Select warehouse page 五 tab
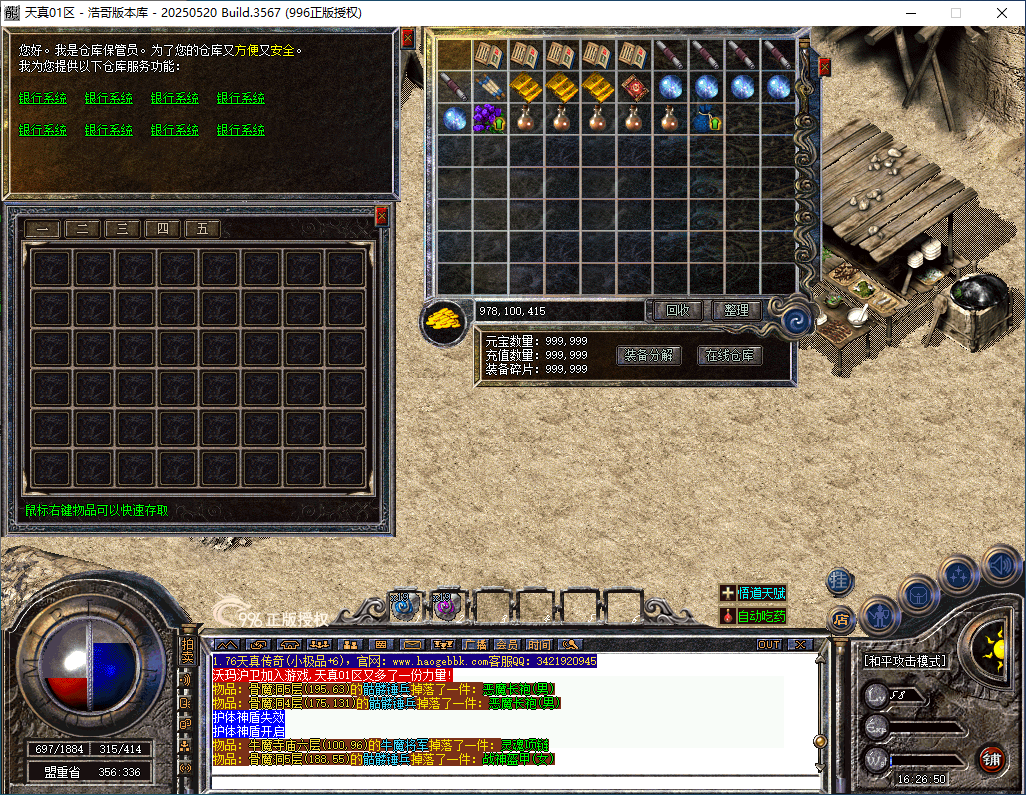Viewport: 1026px width, 795px height. pos(202,229)
